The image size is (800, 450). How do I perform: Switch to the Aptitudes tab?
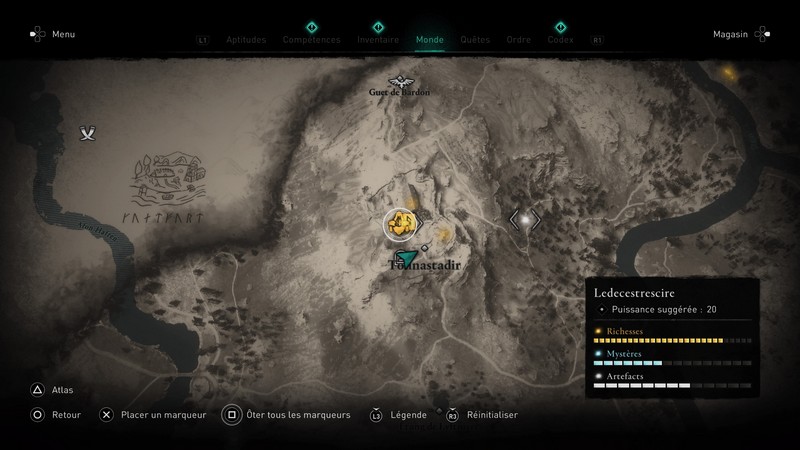[247, 40]
